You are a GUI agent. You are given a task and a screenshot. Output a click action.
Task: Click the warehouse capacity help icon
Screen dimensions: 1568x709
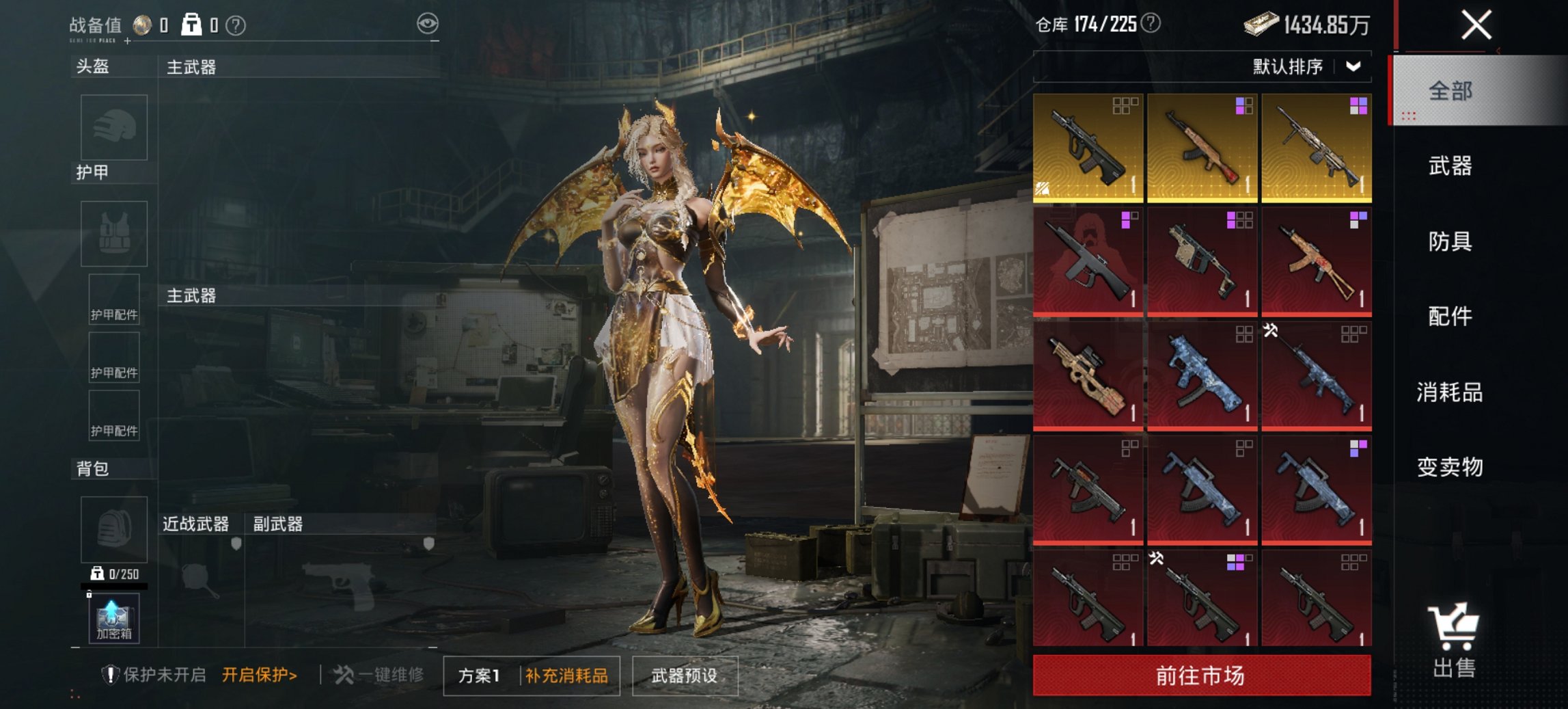coord(1151,24)
